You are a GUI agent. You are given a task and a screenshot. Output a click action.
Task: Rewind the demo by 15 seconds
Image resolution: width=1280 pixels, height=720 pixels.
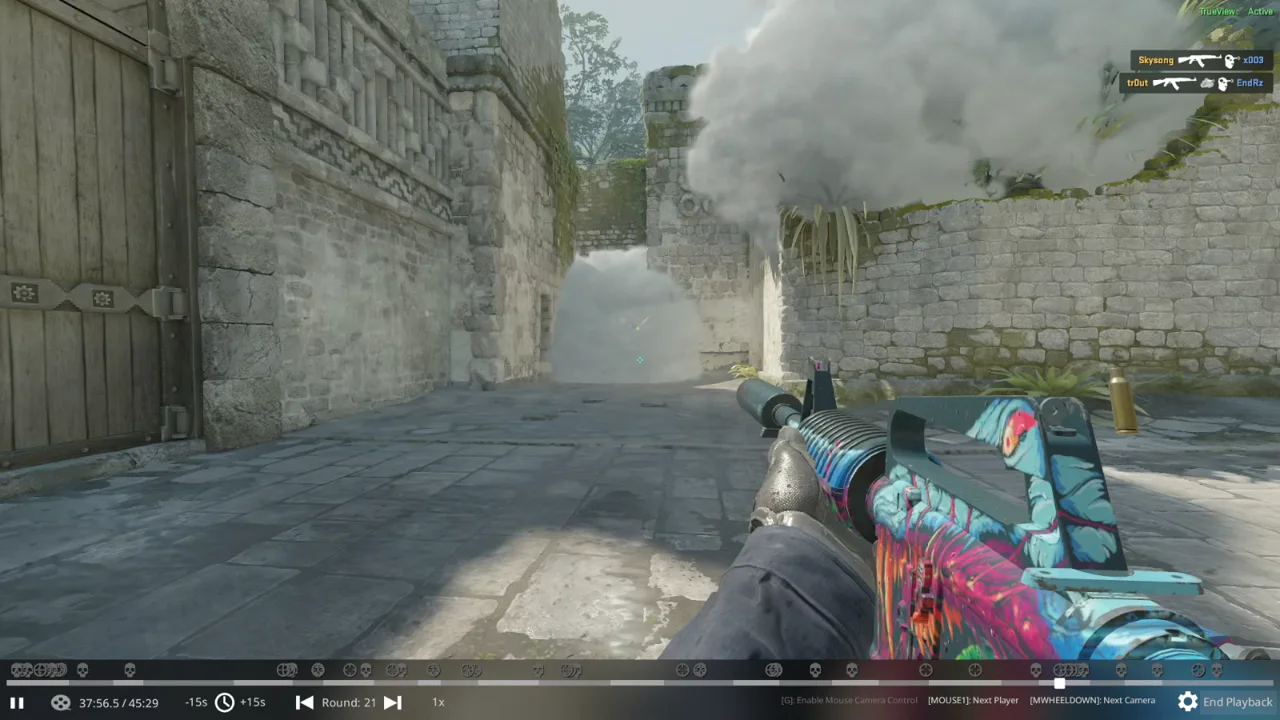coord(196,703)
